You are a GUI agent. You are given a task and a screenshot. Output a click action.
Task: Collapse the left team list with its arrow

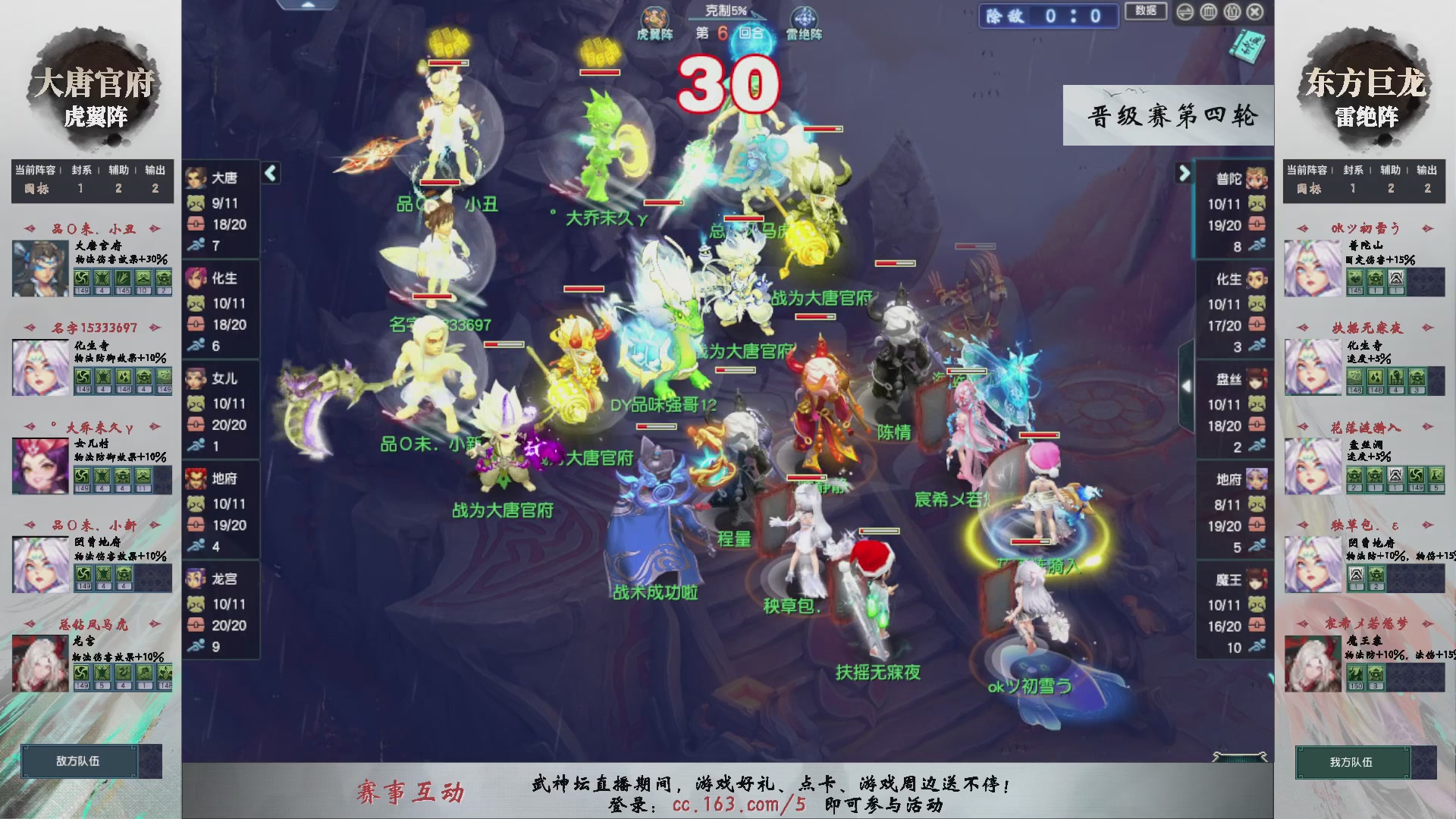click(x=269, y=173)
